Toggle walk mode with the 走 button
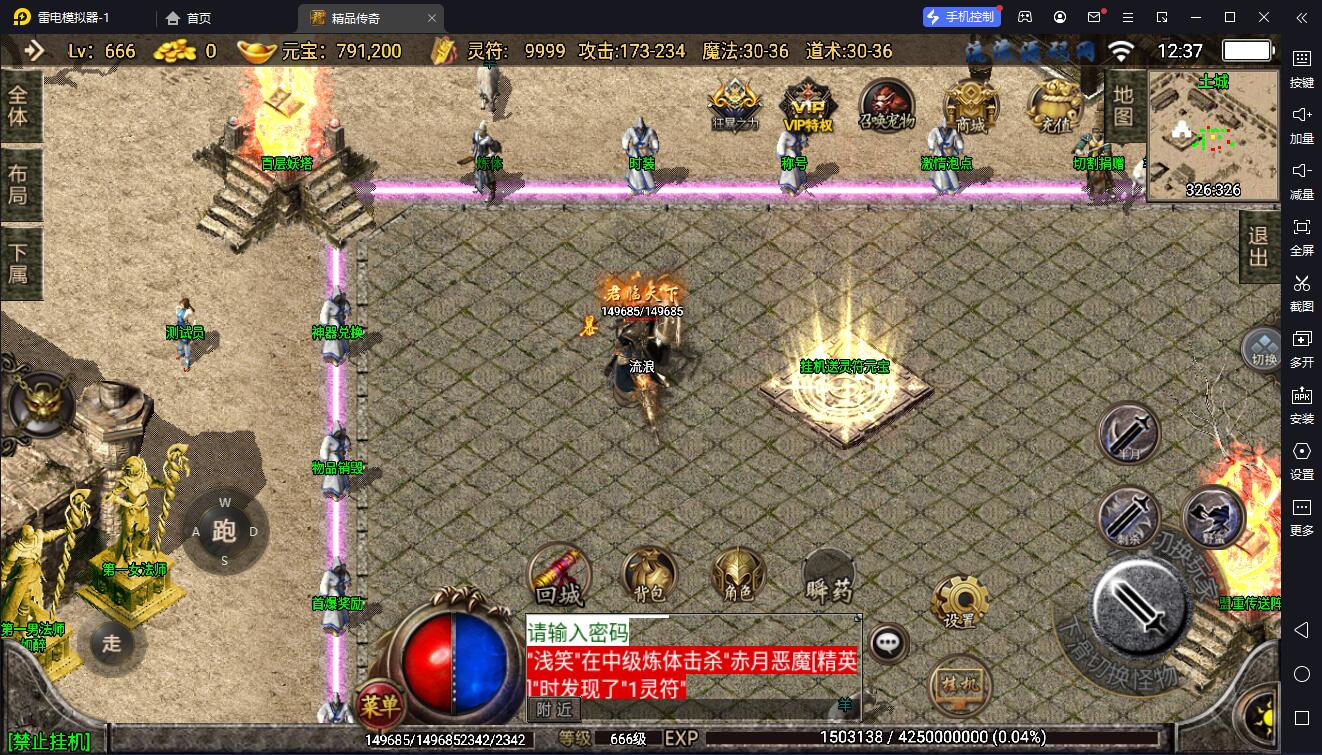This screenshot has height=755, width=1322. tap(110, 645)
